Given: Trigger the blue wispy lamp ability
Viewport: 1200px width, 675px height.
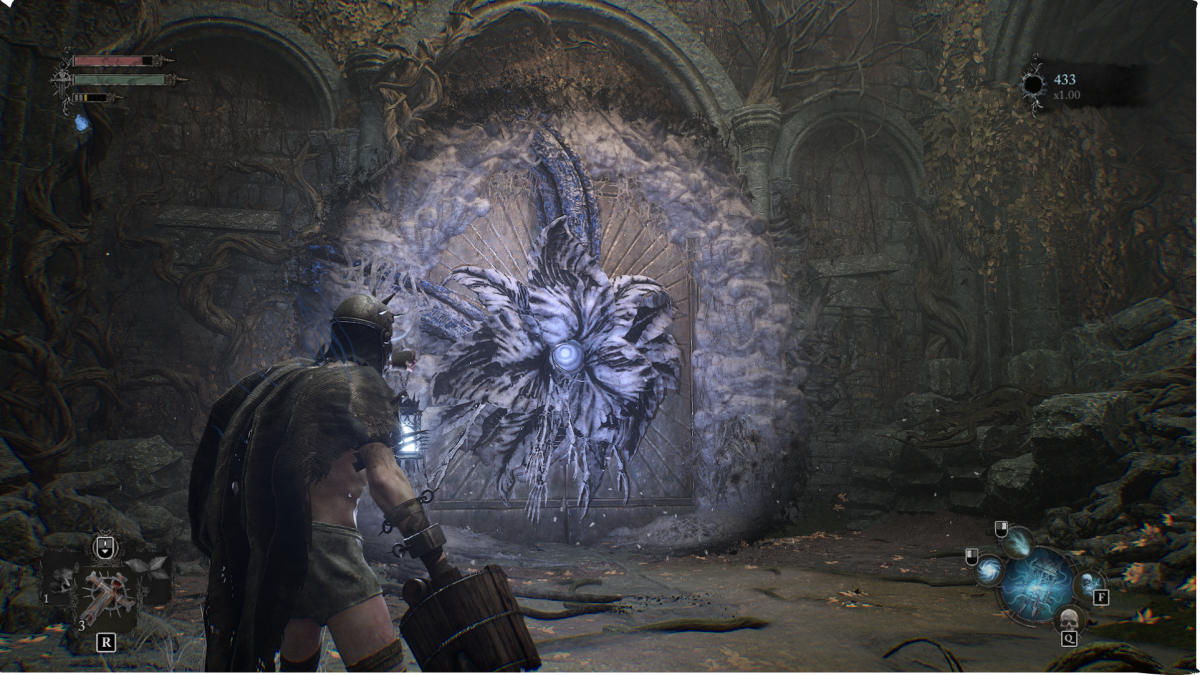Looking at the screenshot, I should 1018,542.
